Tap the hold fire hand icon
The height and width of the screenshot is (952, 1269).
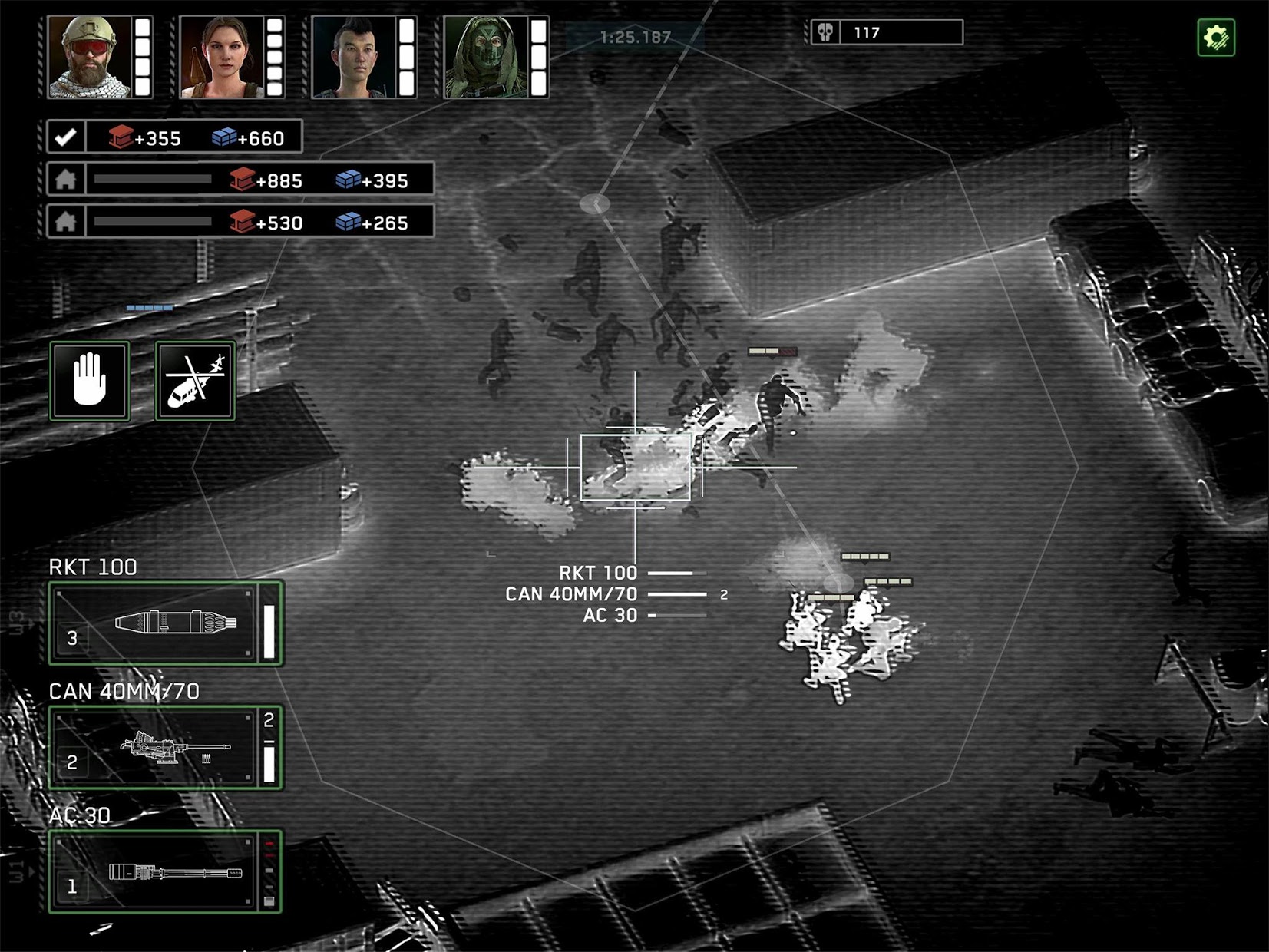[x=89, y=380]
